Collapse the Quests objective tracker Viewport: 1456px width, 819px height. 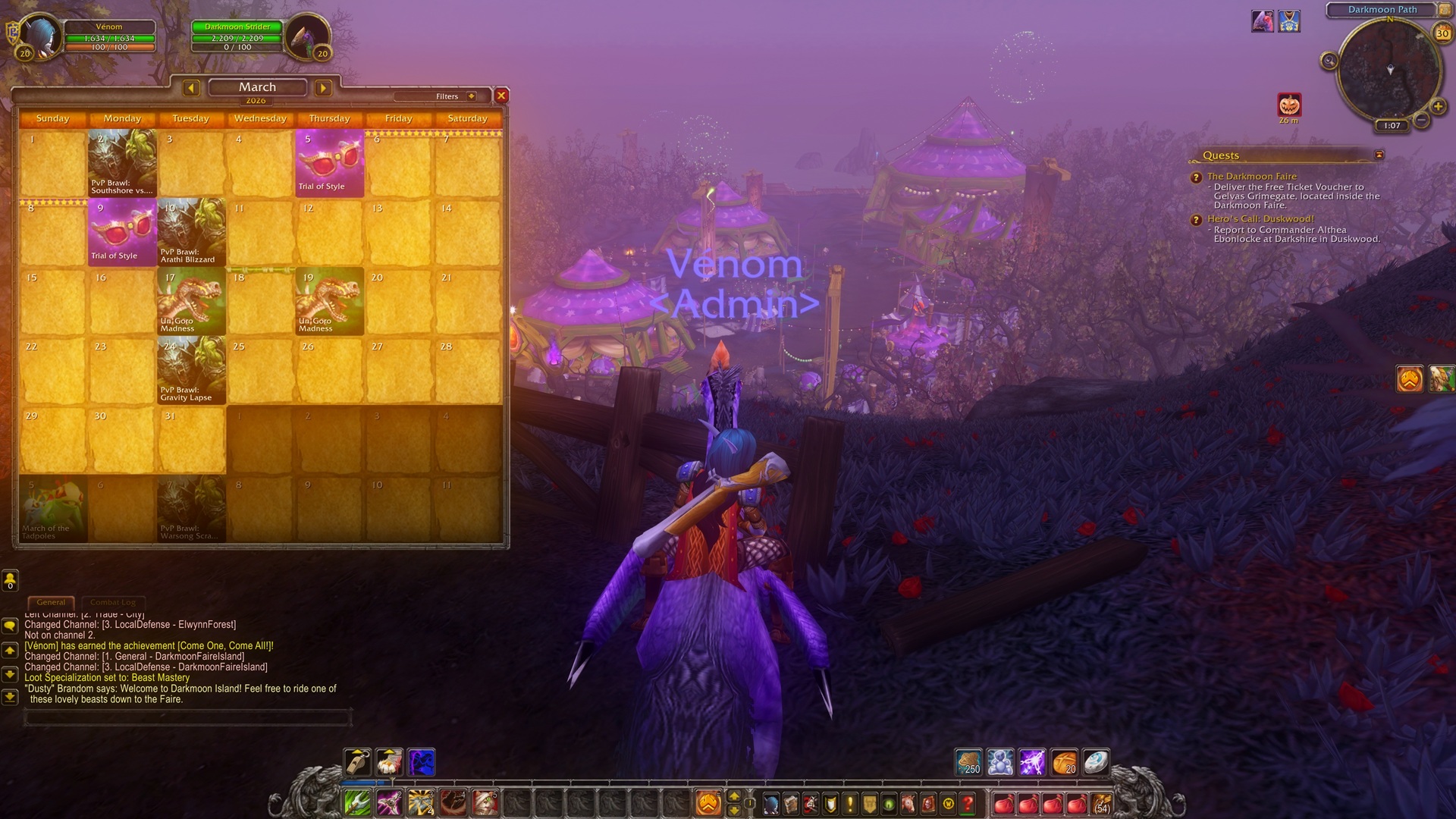1379,155
